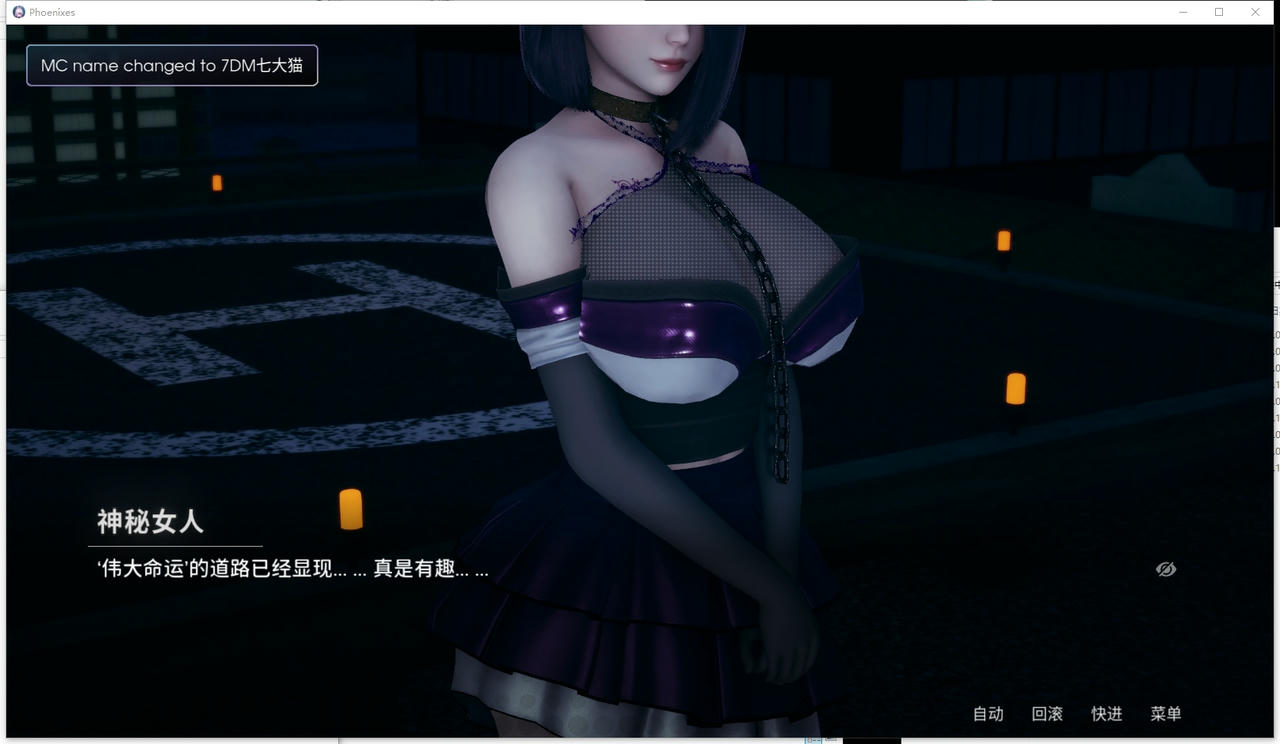Image resolution: width=1280 pixels, height=744 pixels.
Task: Maximize the Phoenixes window
Action: click(1218, 11)
